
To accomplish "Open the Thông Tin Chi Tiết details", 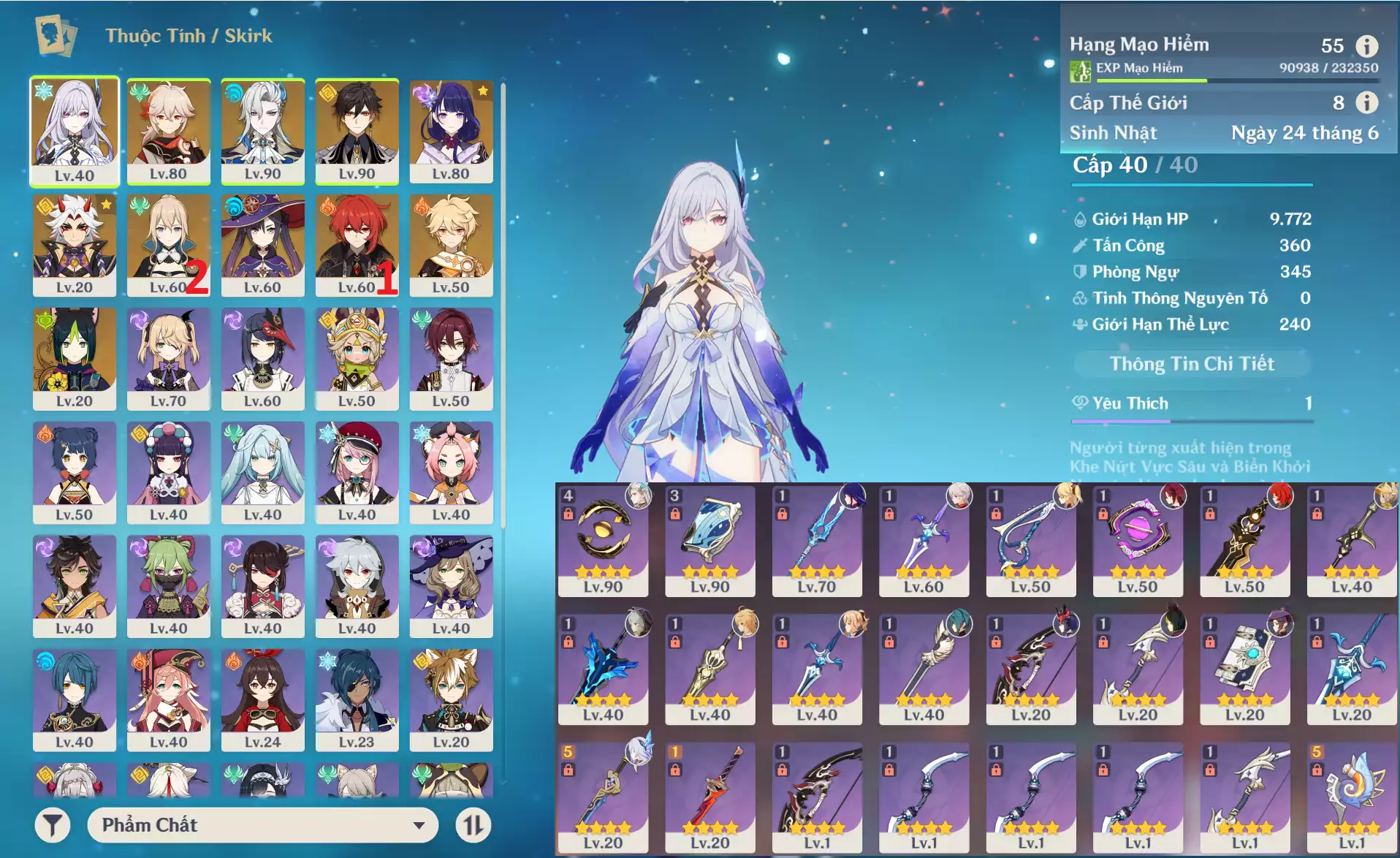I will (1192, 363).
